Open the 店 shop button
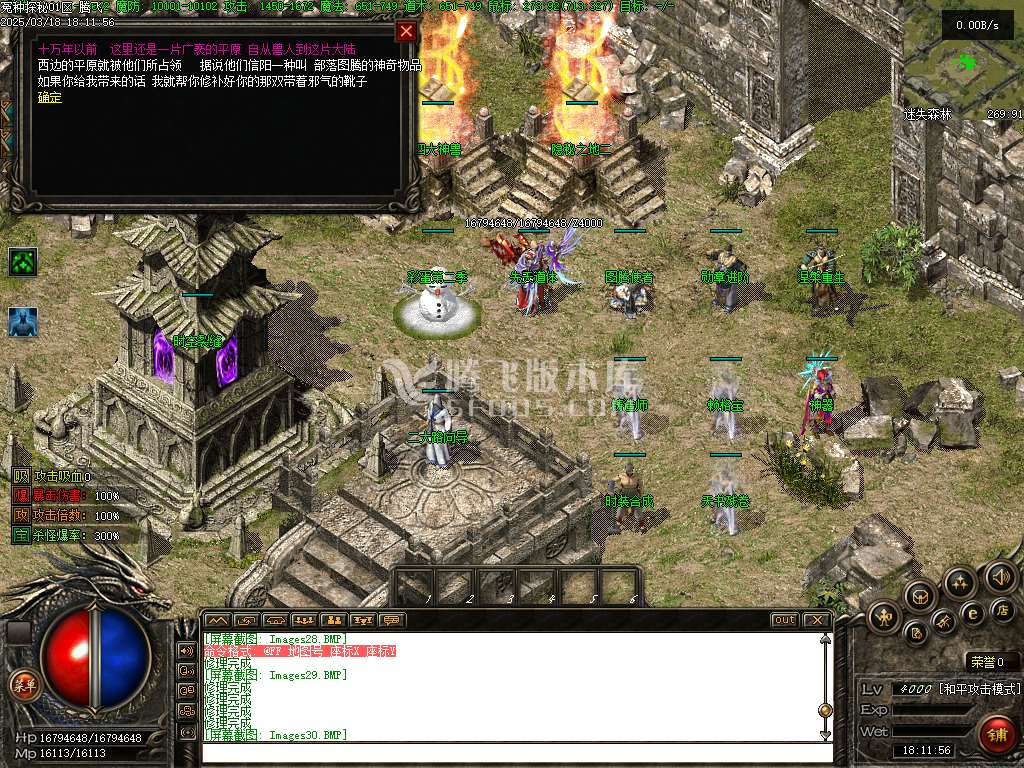 pyautogui.click(x=1003, y=610)
